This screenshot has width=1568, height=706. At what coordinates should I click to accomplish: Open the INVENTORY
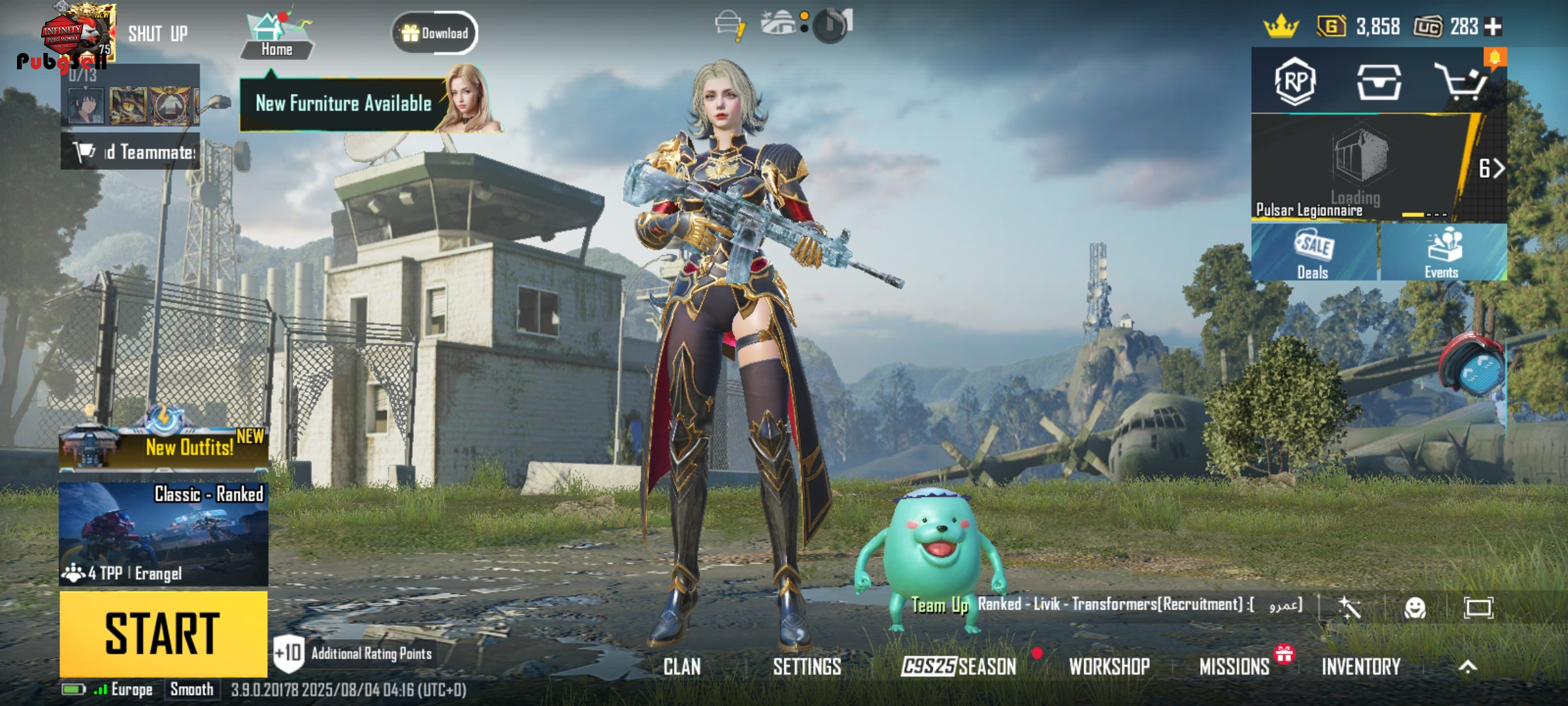[x=1361, y=667]
